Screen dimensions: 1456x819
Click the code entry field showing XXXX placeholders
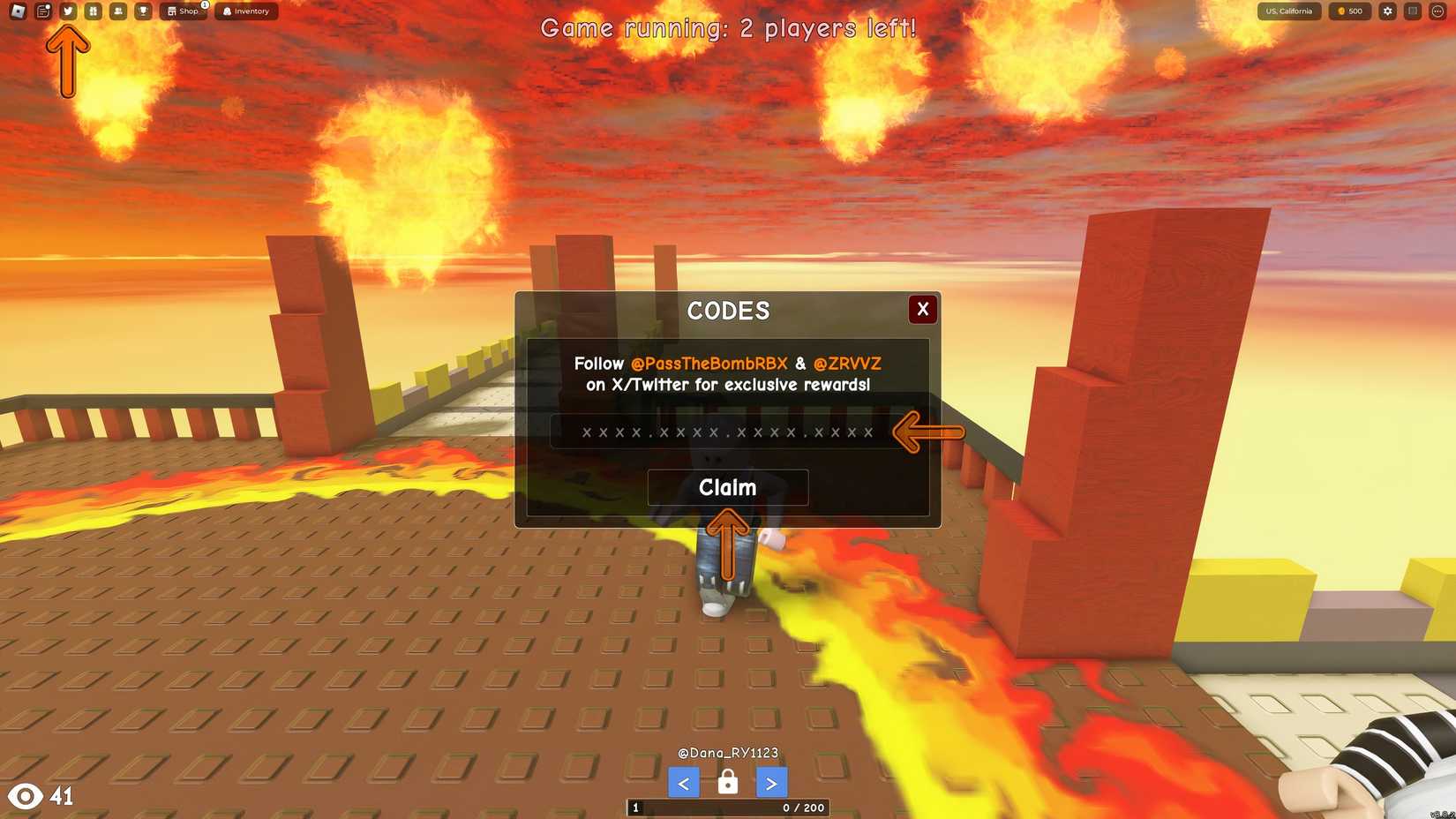[x=725, y=432]
